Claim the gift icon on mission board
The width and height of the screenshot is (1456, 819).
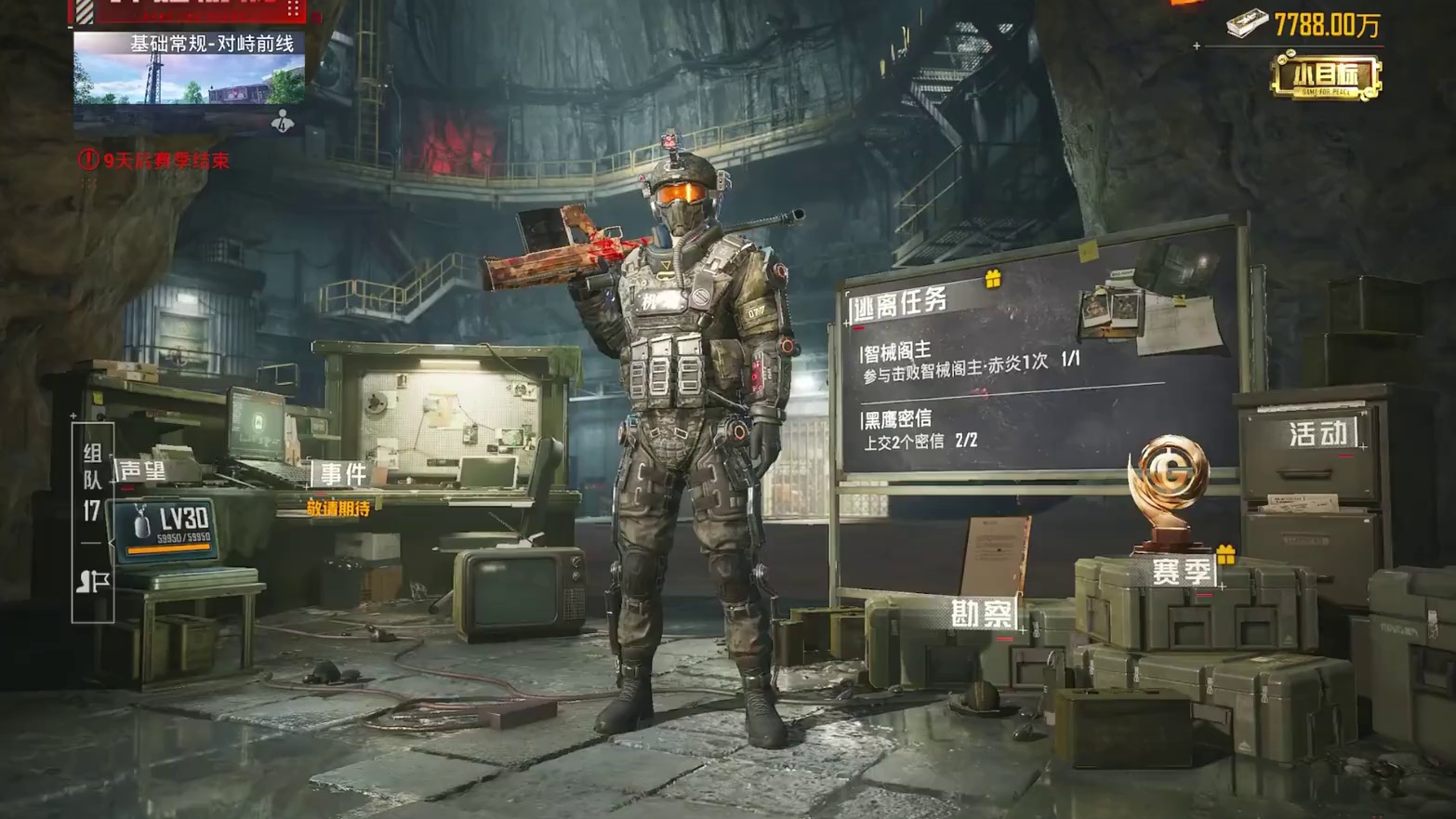[x=993, y=278]
